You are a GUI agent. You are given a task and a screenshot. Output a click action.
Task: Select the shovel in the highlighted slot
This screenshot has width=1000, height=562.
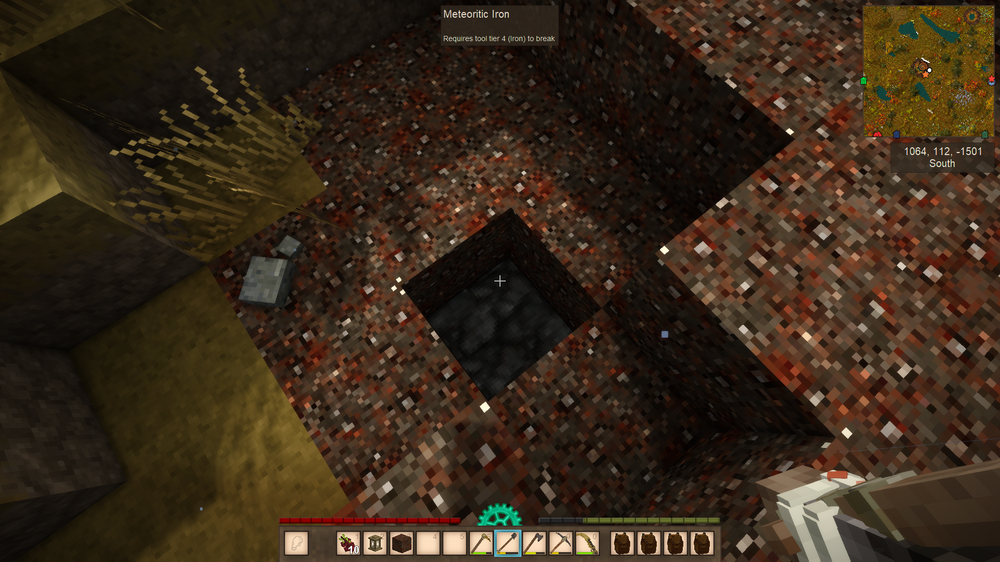[507, 544]
